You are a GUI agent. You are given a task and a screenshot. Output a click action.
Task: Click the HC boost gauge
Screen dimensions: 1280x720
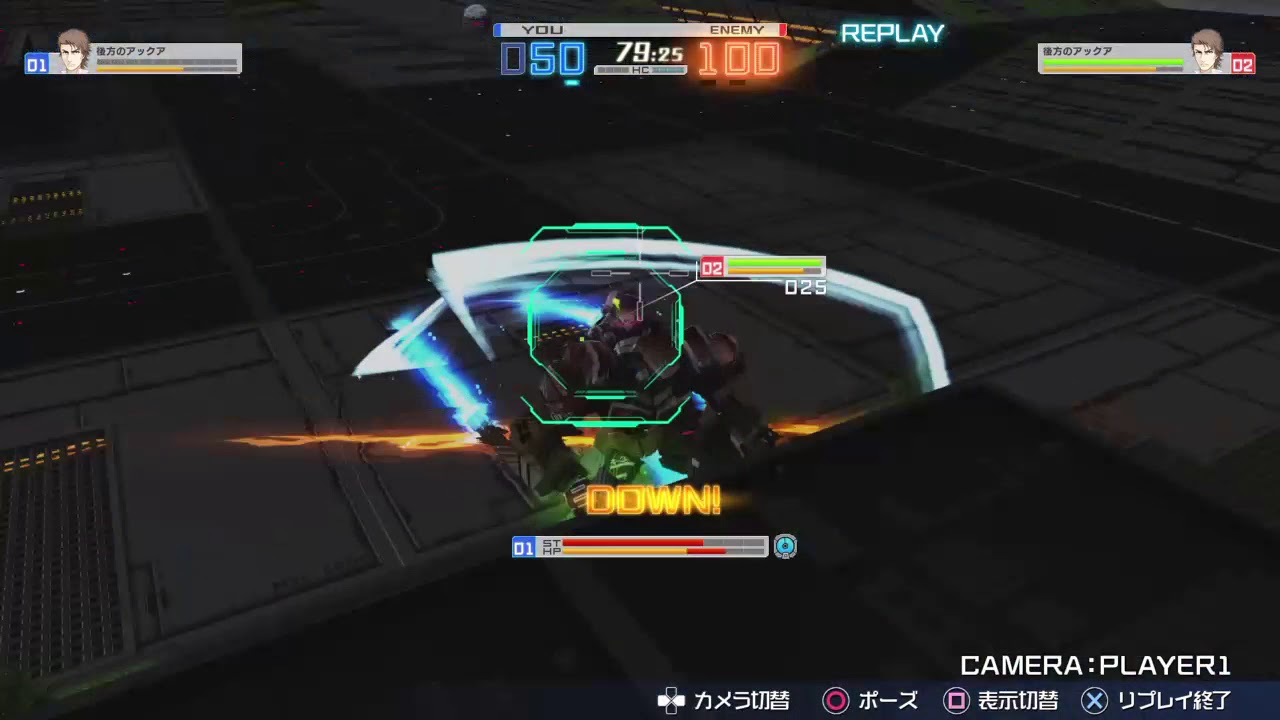click(640, 71)
